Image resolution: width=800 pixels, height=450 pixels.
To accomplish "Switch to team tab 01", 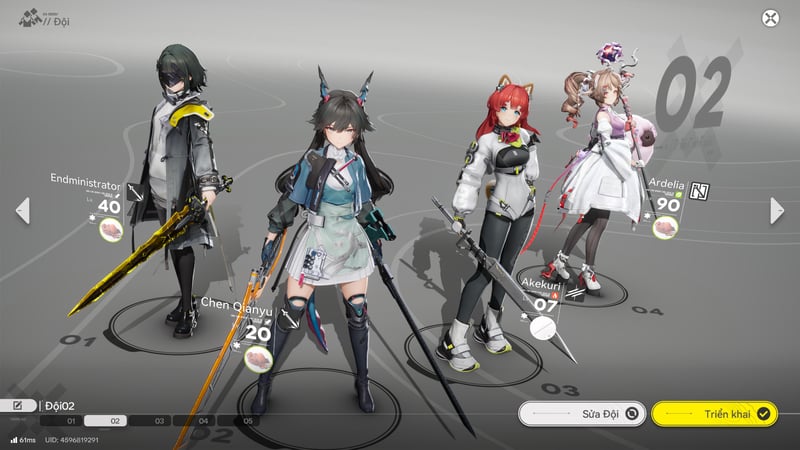I will pos(71,422).
